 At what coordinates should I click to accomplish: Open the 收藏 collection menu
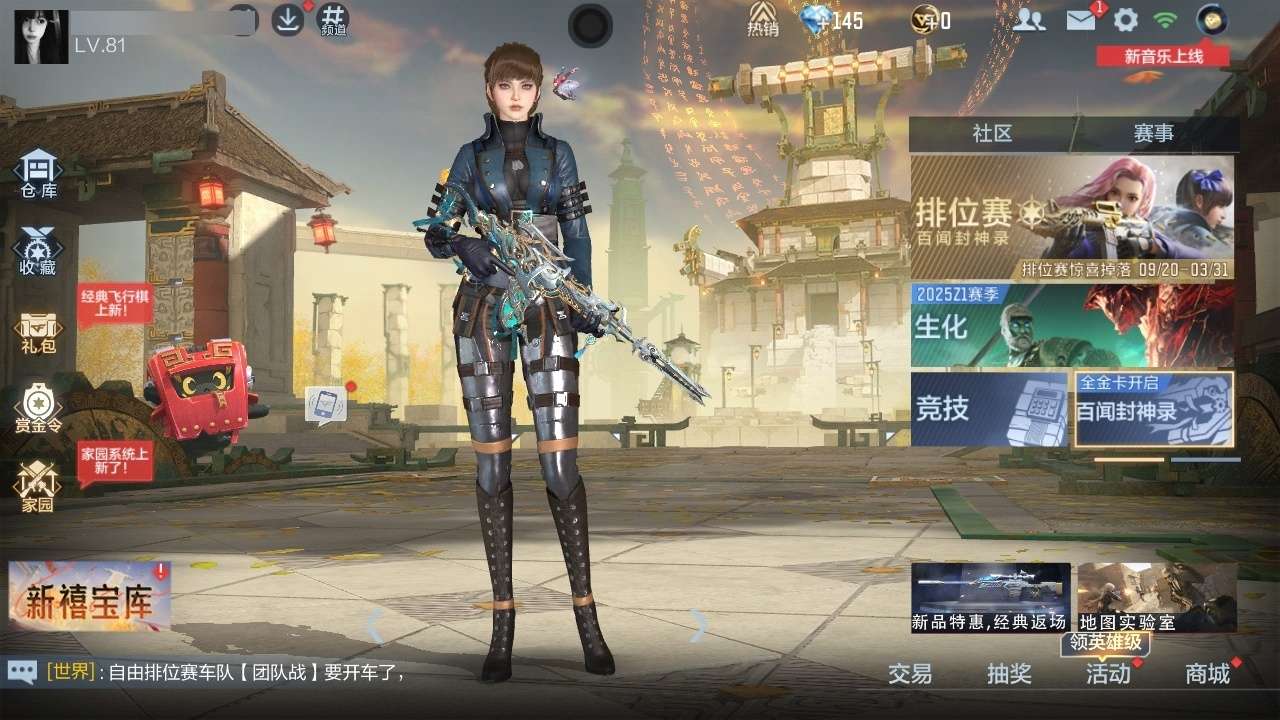coord(38,251)
